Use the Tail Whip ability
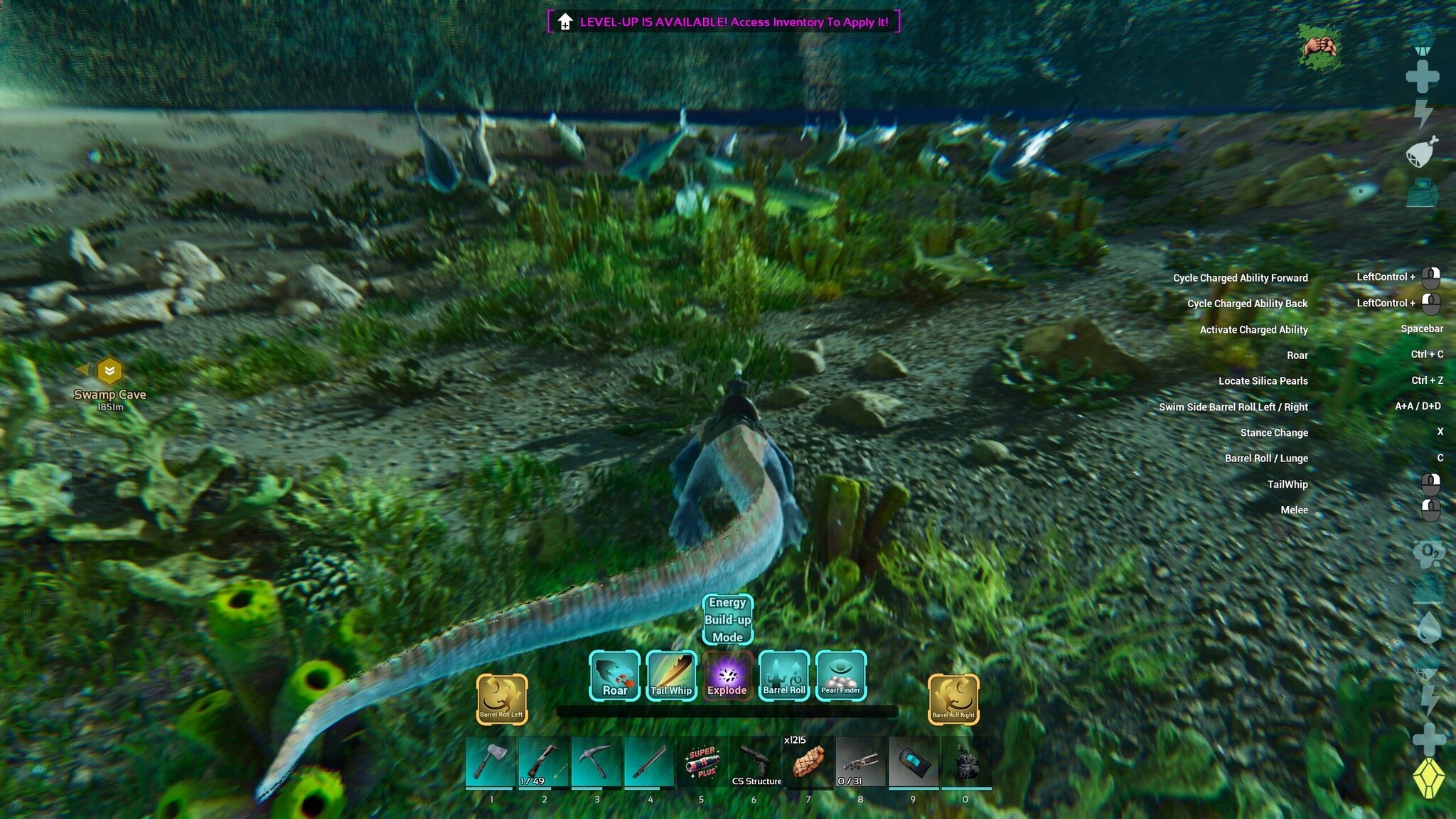The height and width of the screenshot is (819, 1456). pos(671,676)
